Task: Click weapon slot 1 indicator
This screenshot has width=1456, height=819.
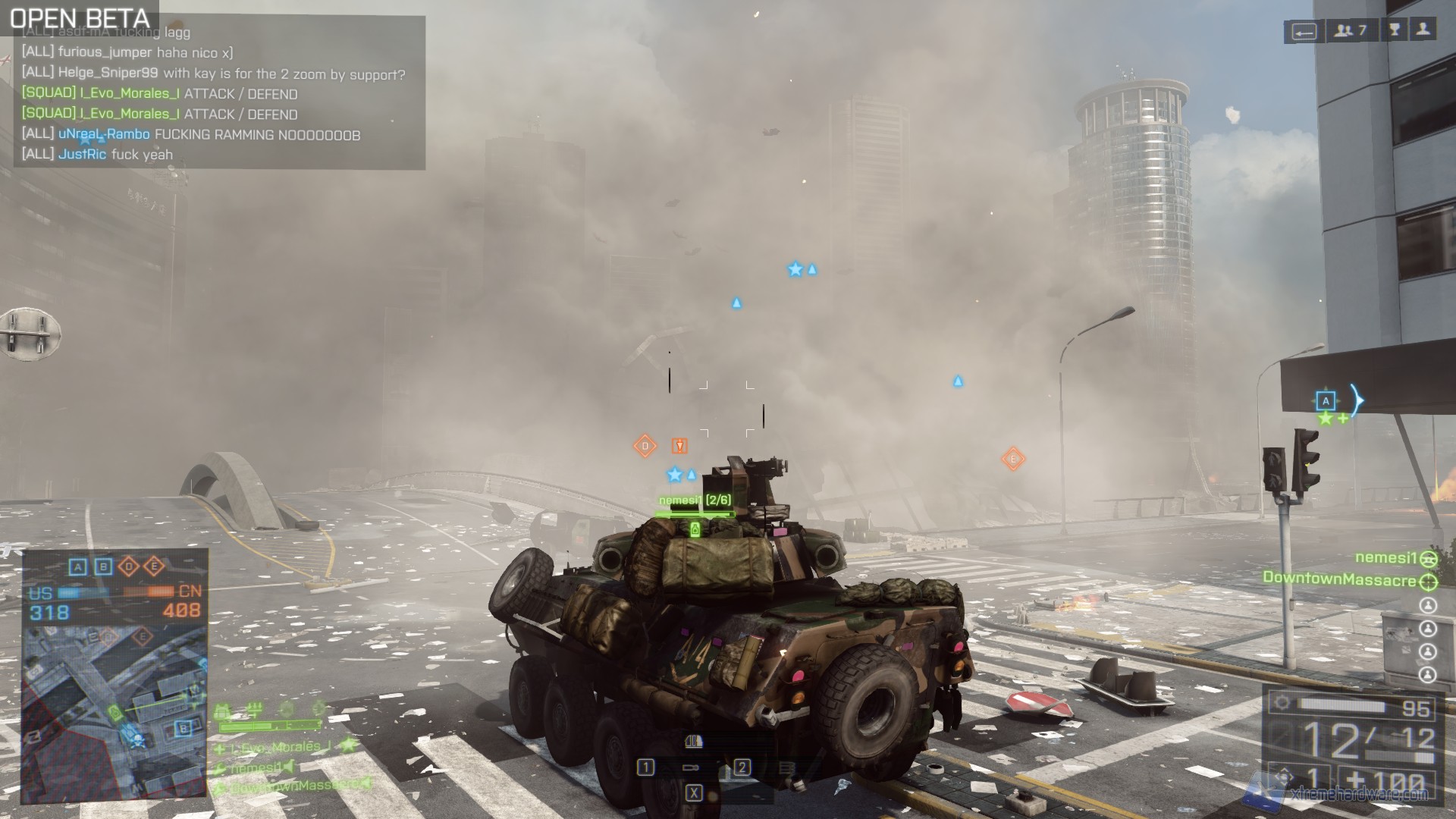Action: (x=645, y=767)
